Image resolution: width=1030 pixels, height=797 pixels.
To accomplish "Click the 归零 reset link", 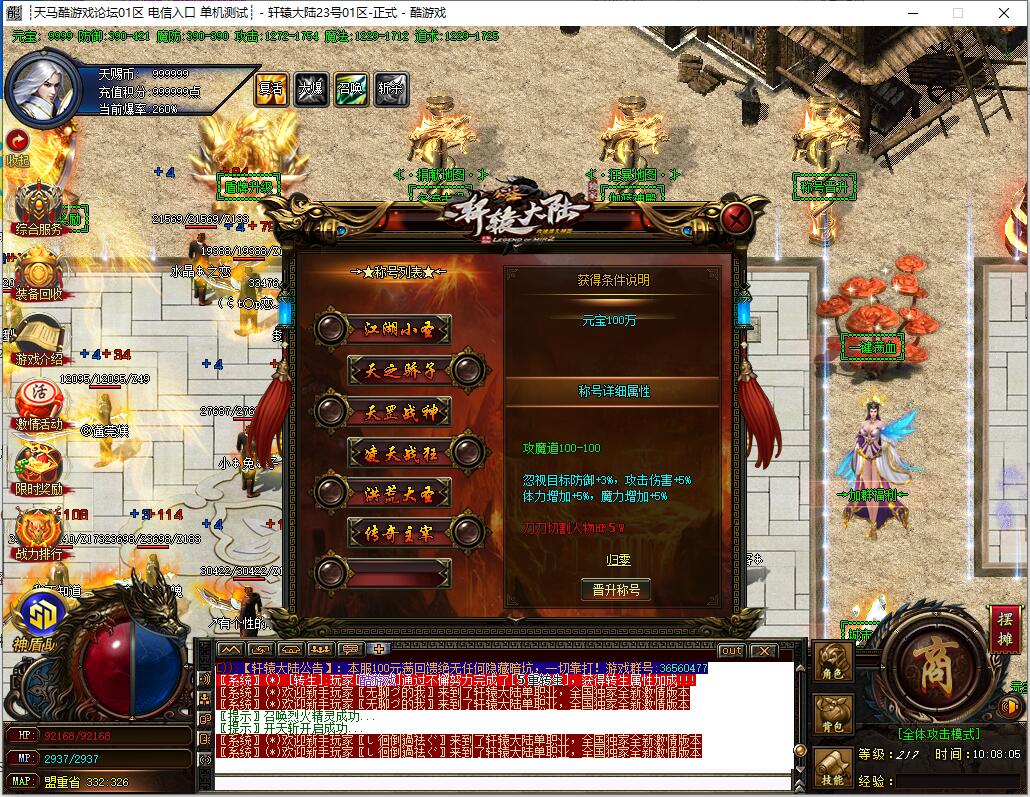I will 619,560.
